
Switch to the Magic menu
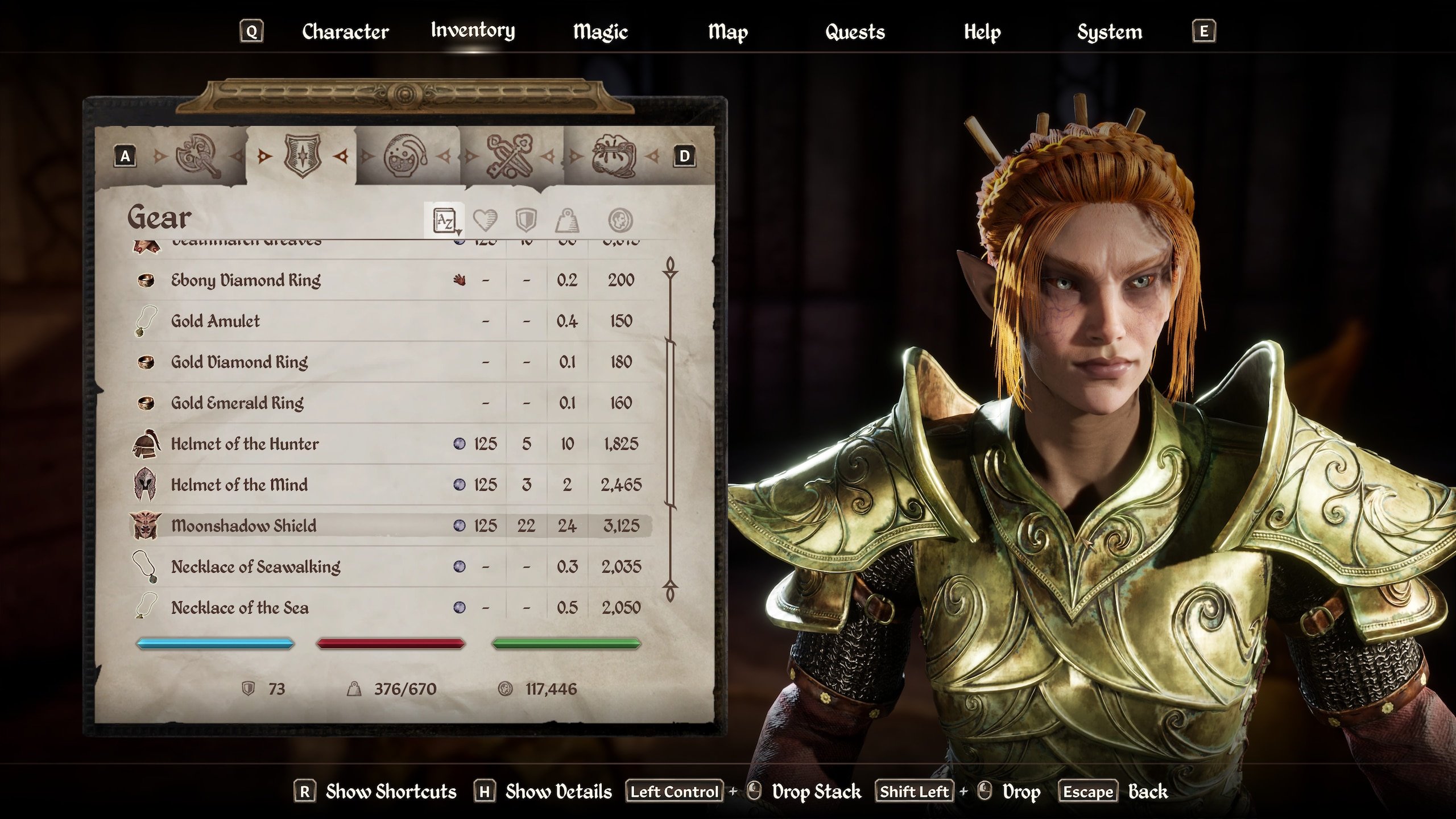pos(600,31)
